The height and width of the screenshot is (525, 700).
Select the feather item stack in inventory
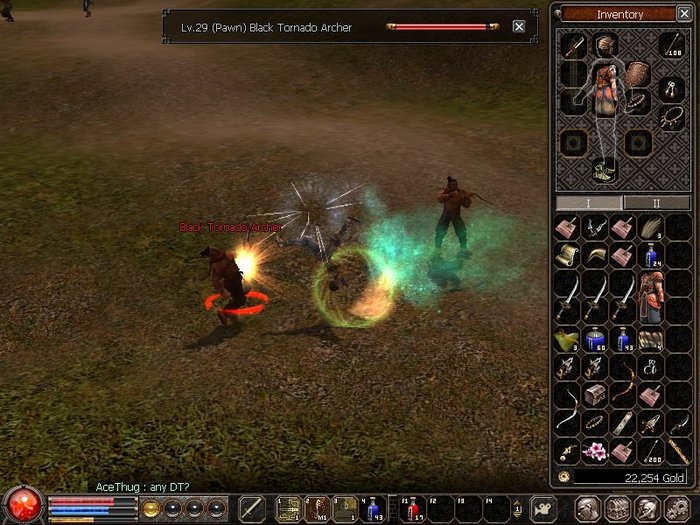pos(651,228)
